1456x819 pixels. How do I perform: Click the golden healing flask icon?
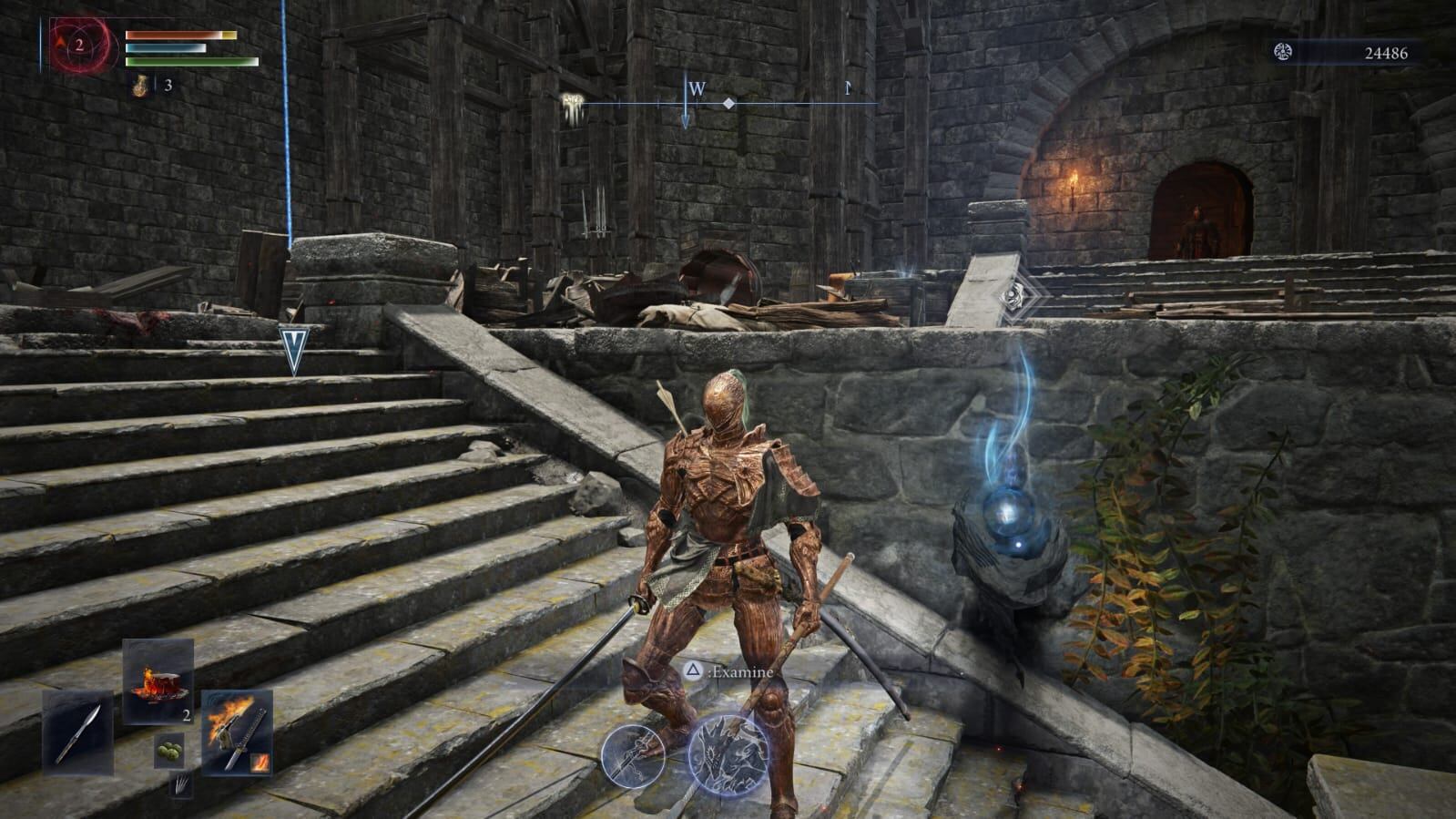(141, 86)
